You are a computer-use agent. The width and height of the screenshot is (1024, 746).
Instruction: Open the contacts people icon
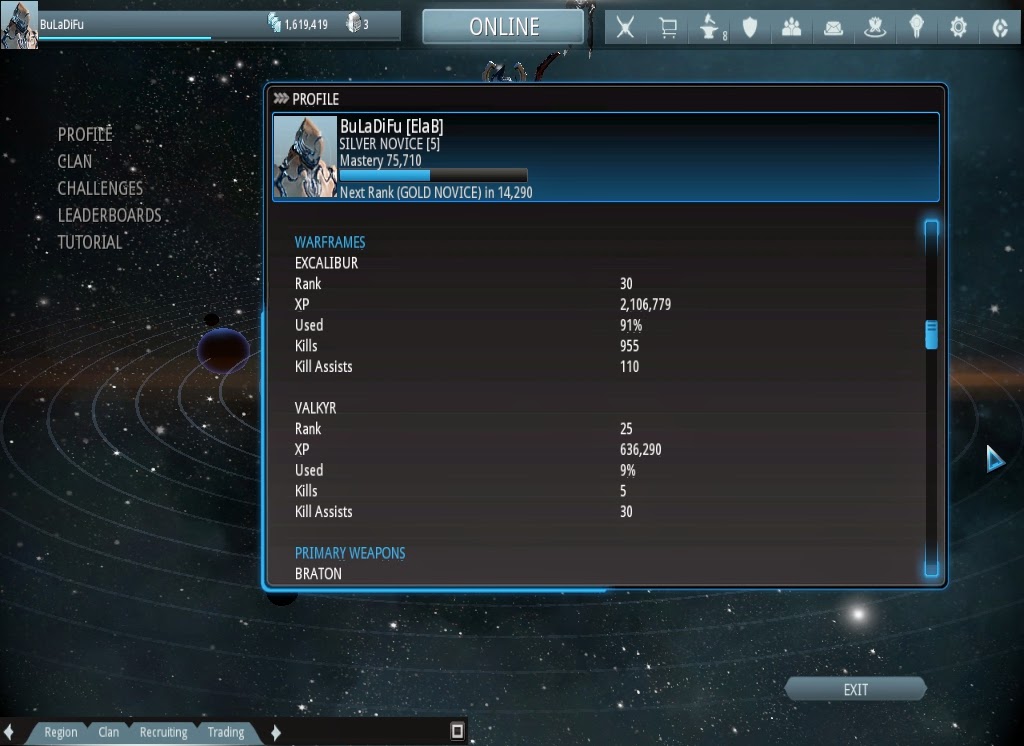coord(792,27)
